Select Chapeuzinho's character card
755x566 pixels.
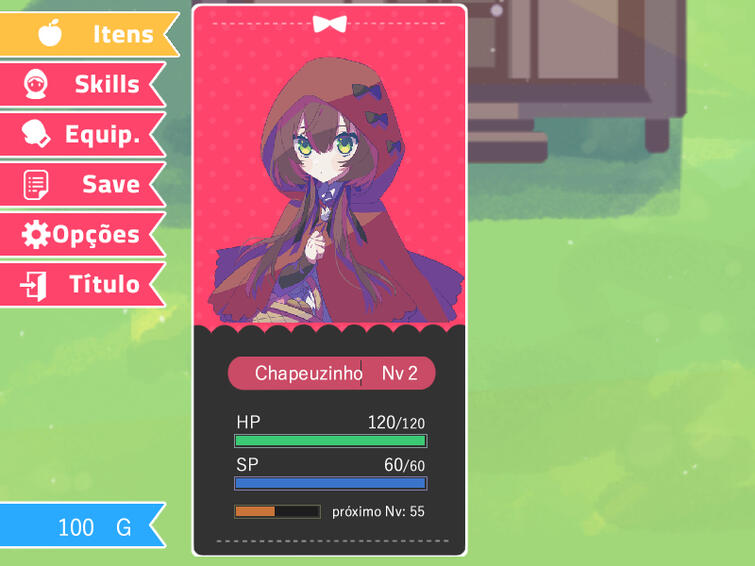click(330, 280)
